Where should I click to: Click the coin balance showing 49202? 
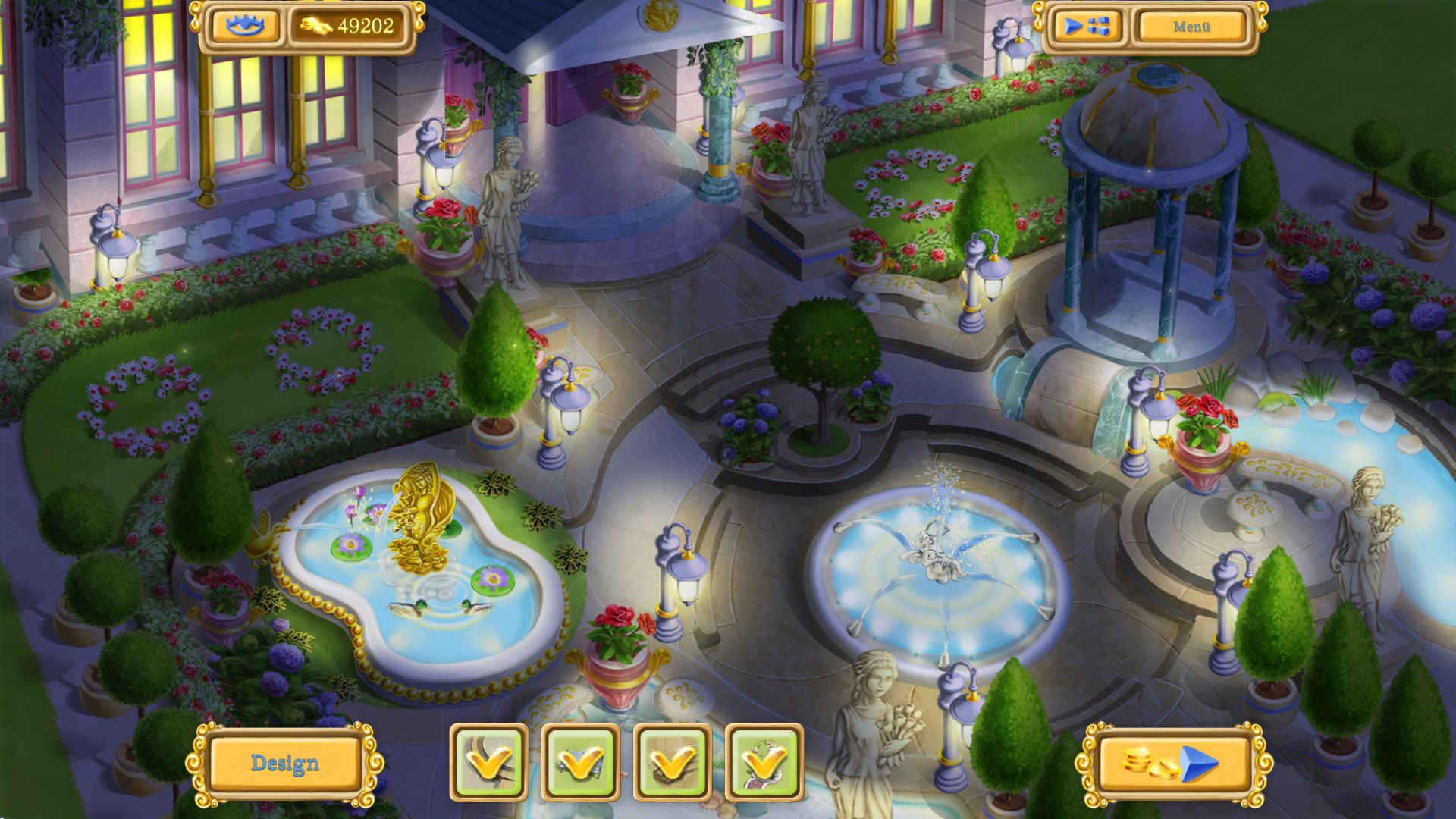coord(362,27)
